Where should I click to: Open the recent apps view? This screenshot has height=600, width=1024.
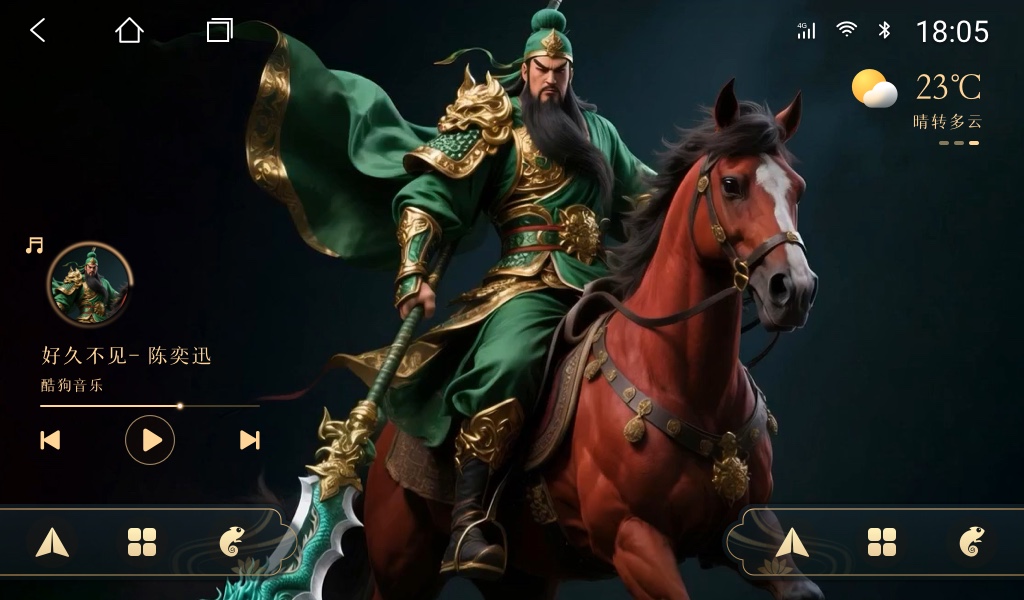click(x=219, y=31)
